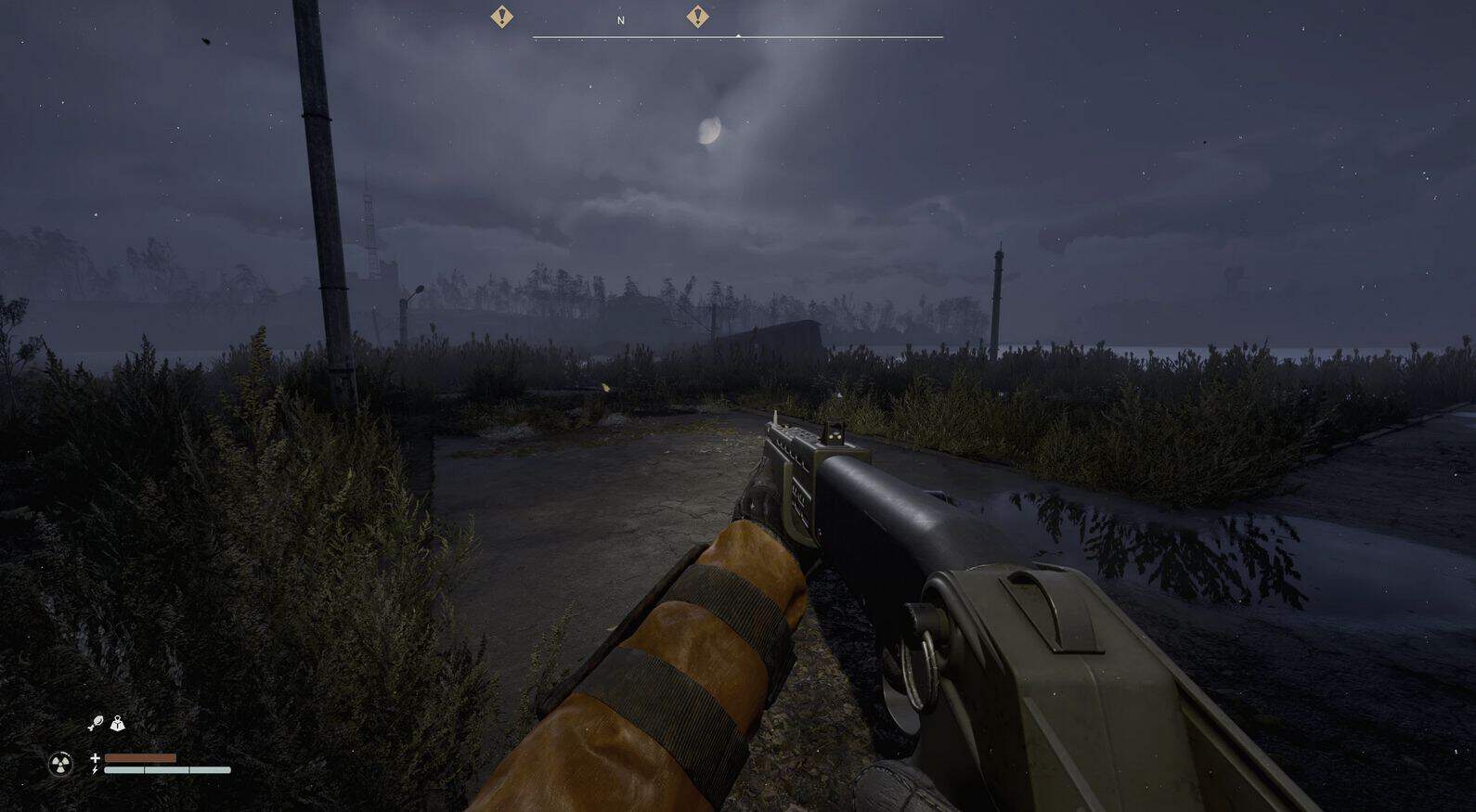Select the overweight kettlebell status icon

pyautogui.click(x=118, y=723)
